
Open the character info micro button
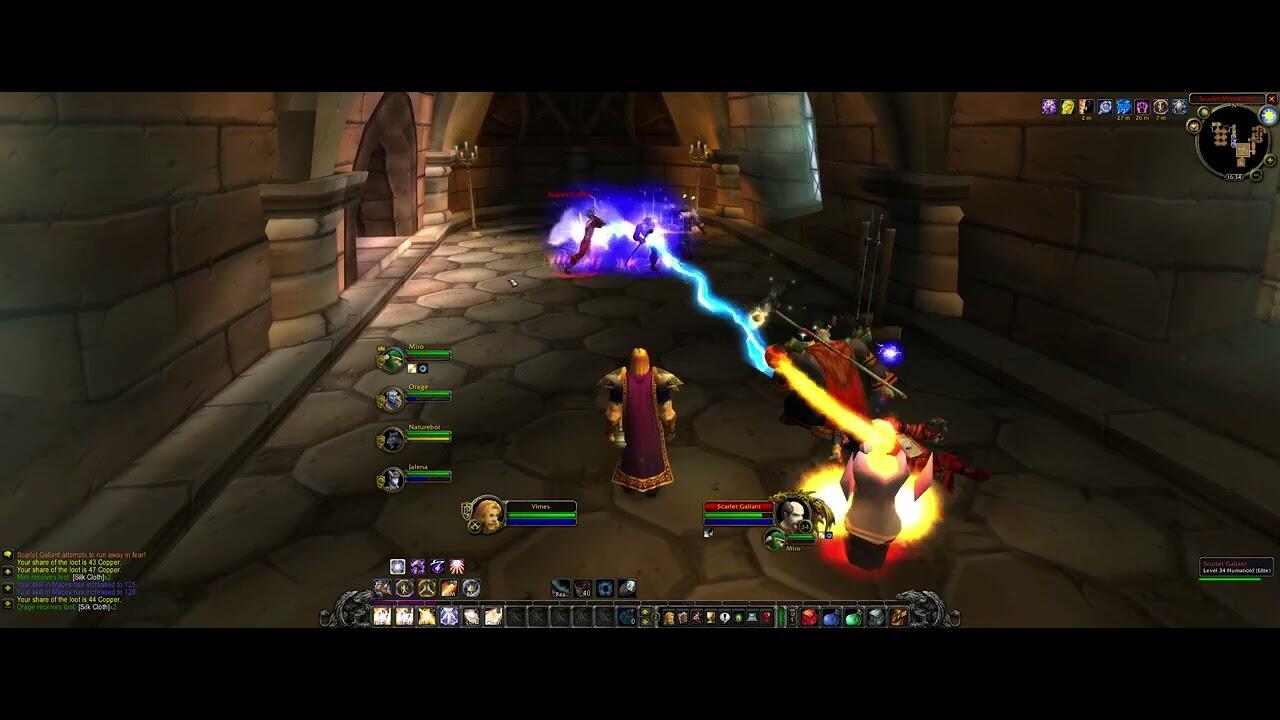669,617
